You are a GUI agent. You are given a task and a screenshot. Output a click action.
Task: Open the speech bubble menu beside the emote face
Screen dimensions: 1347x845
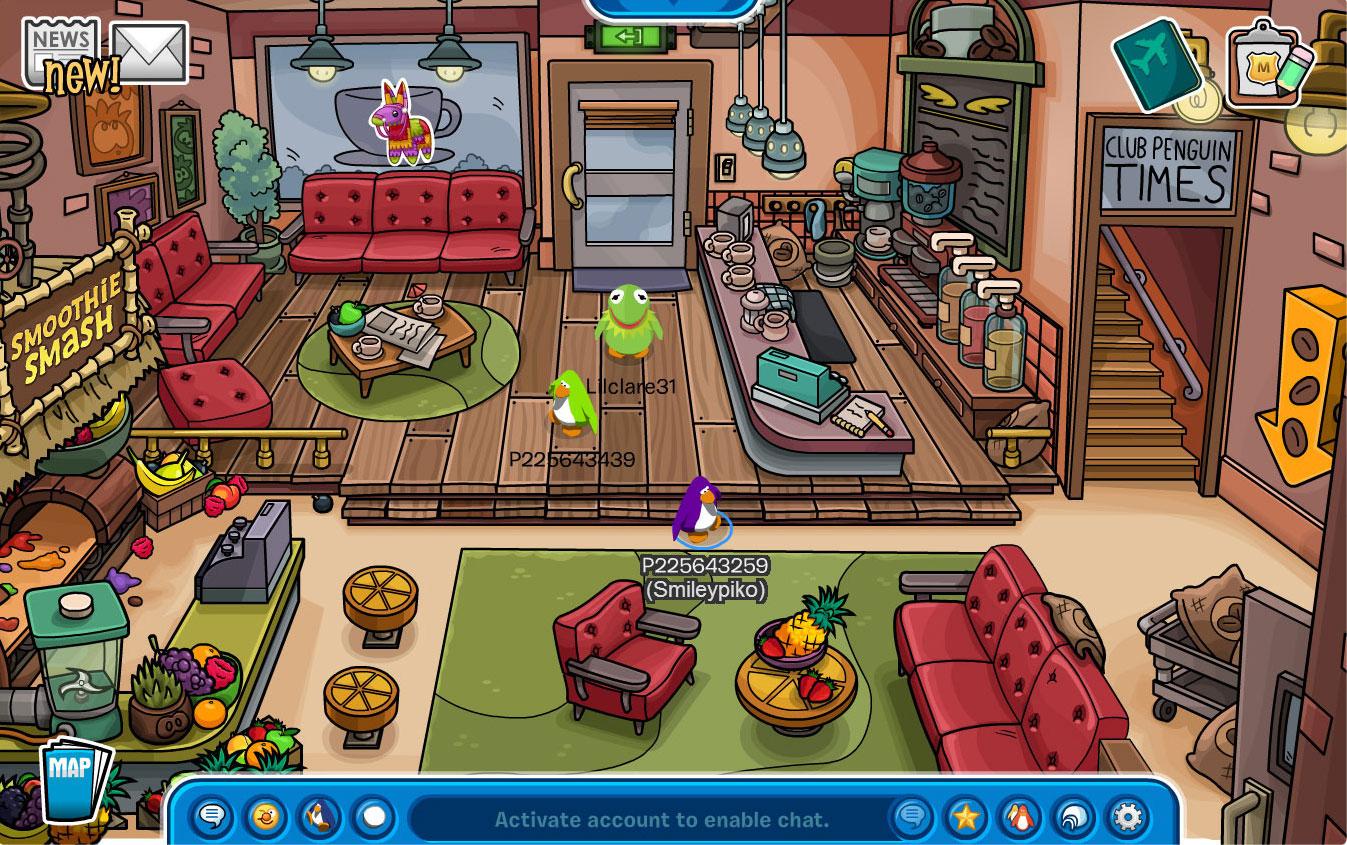(x=212, y=817)
